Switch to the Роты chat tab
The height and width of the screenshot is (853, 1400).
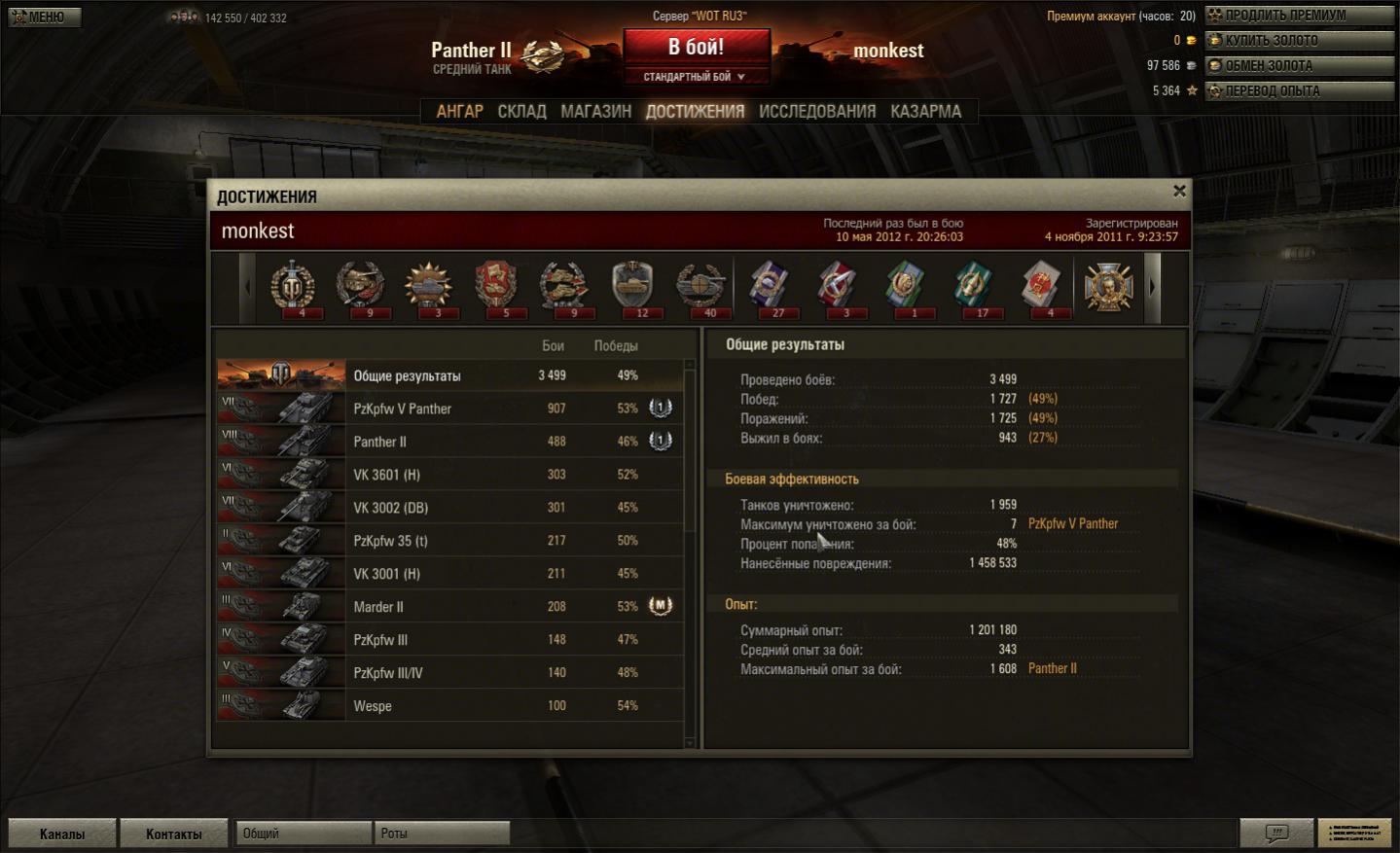441,834
